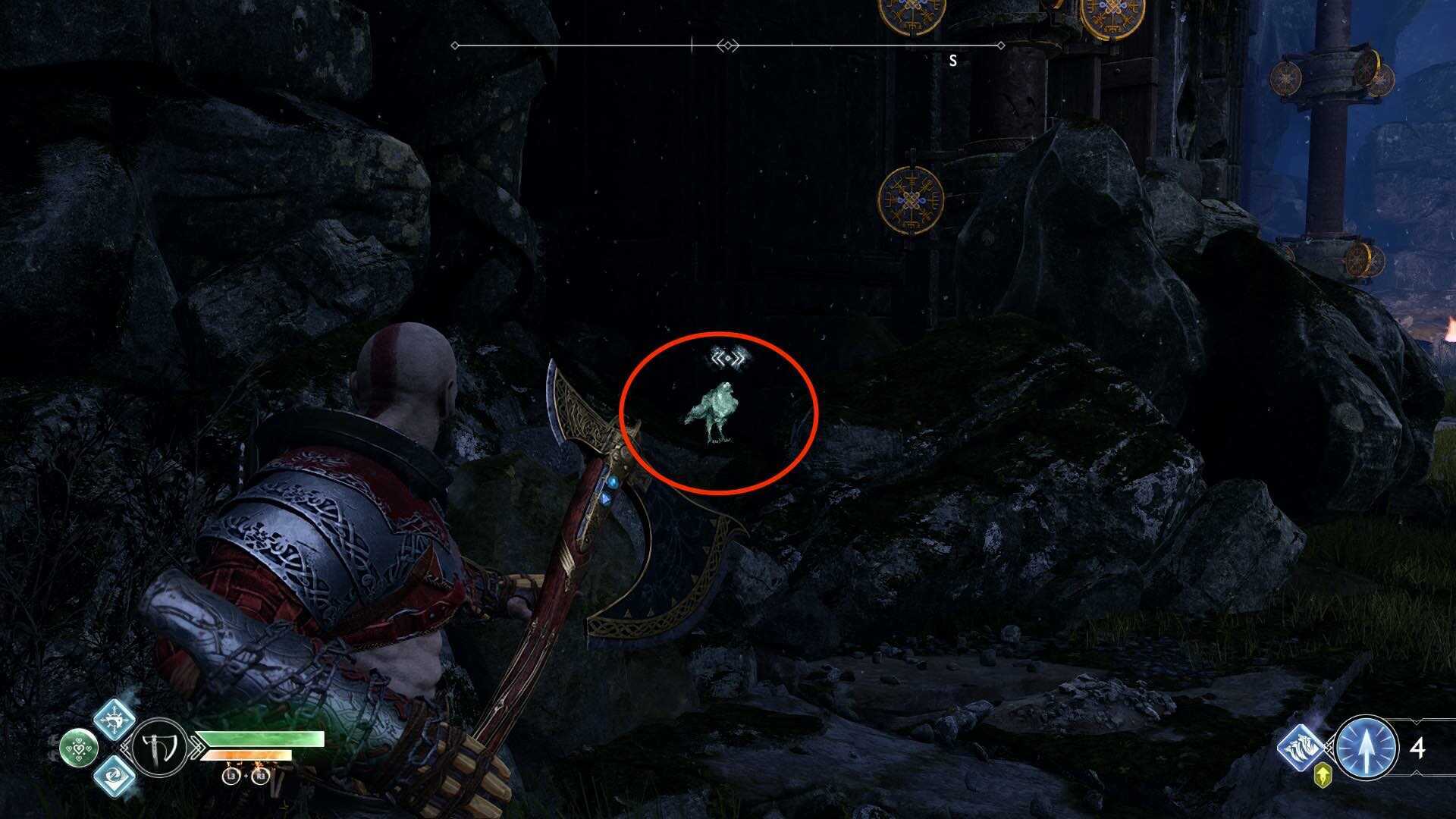The width and height of the screenshot is (1456, 819).
Task: Click the waypoint diamond on the compass bar
Action: (729, 45)
